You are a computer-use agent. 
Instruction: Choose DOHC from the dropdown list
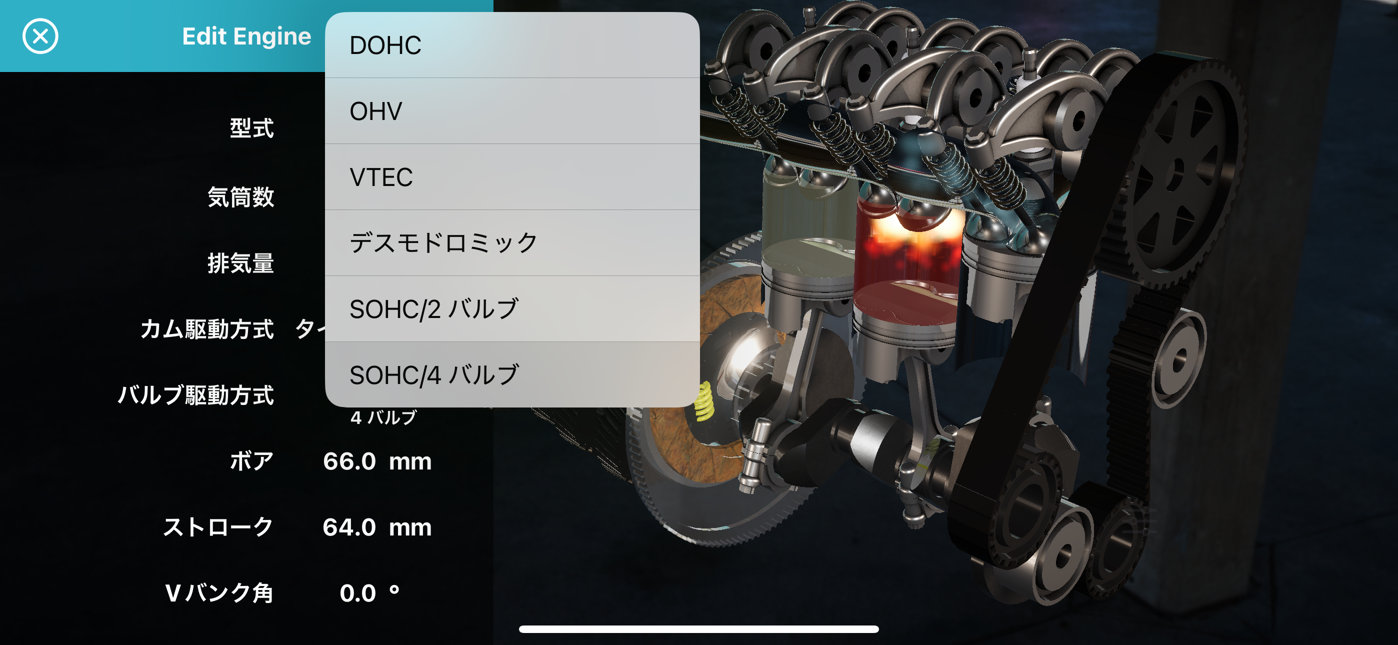click(511, 46)
